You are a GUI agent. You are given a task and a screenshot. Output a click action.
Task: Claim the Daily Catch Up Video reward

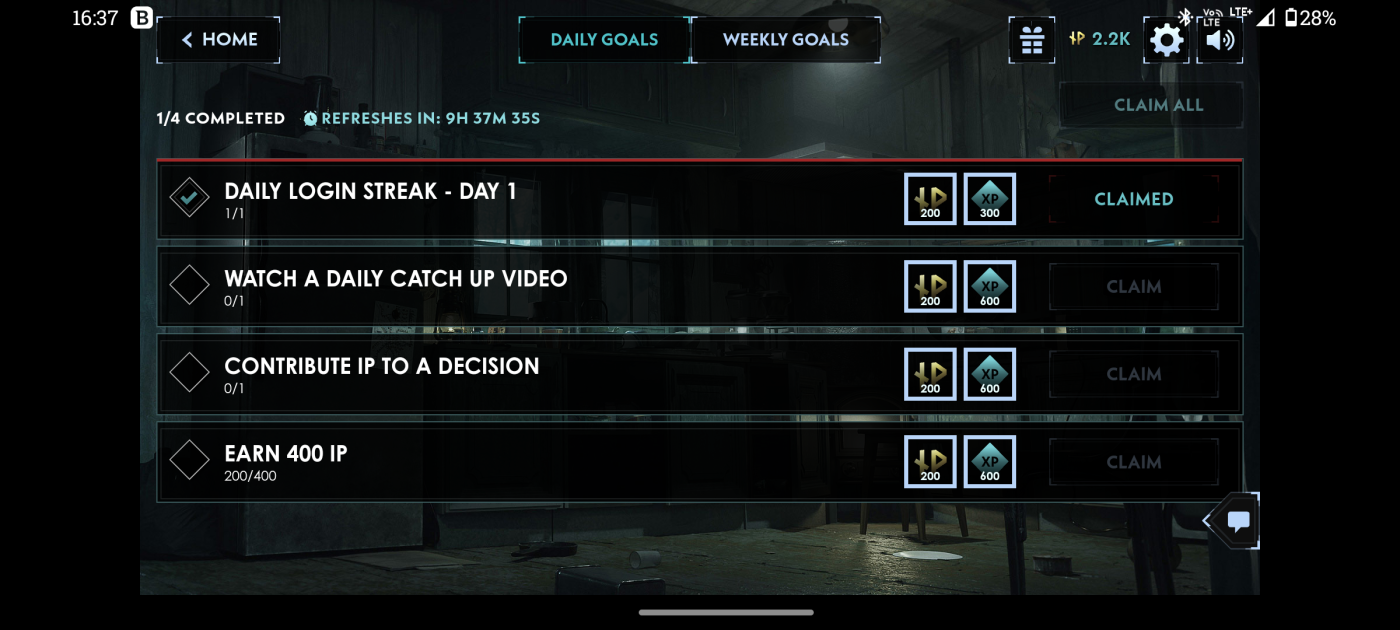(x=1133, y=287)
